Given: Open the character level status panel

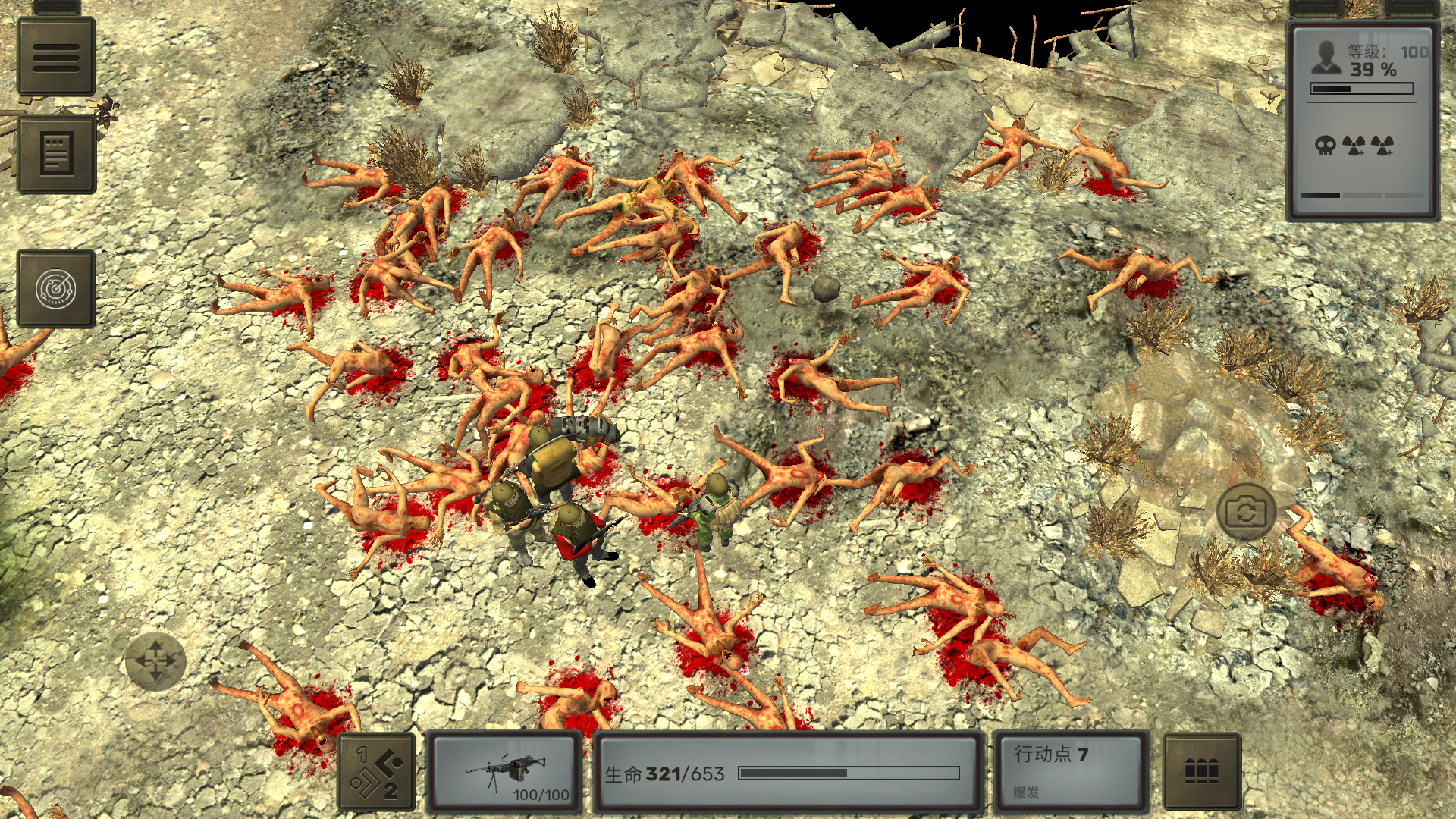Looking at the screenshot, I should pos(1363,121).
